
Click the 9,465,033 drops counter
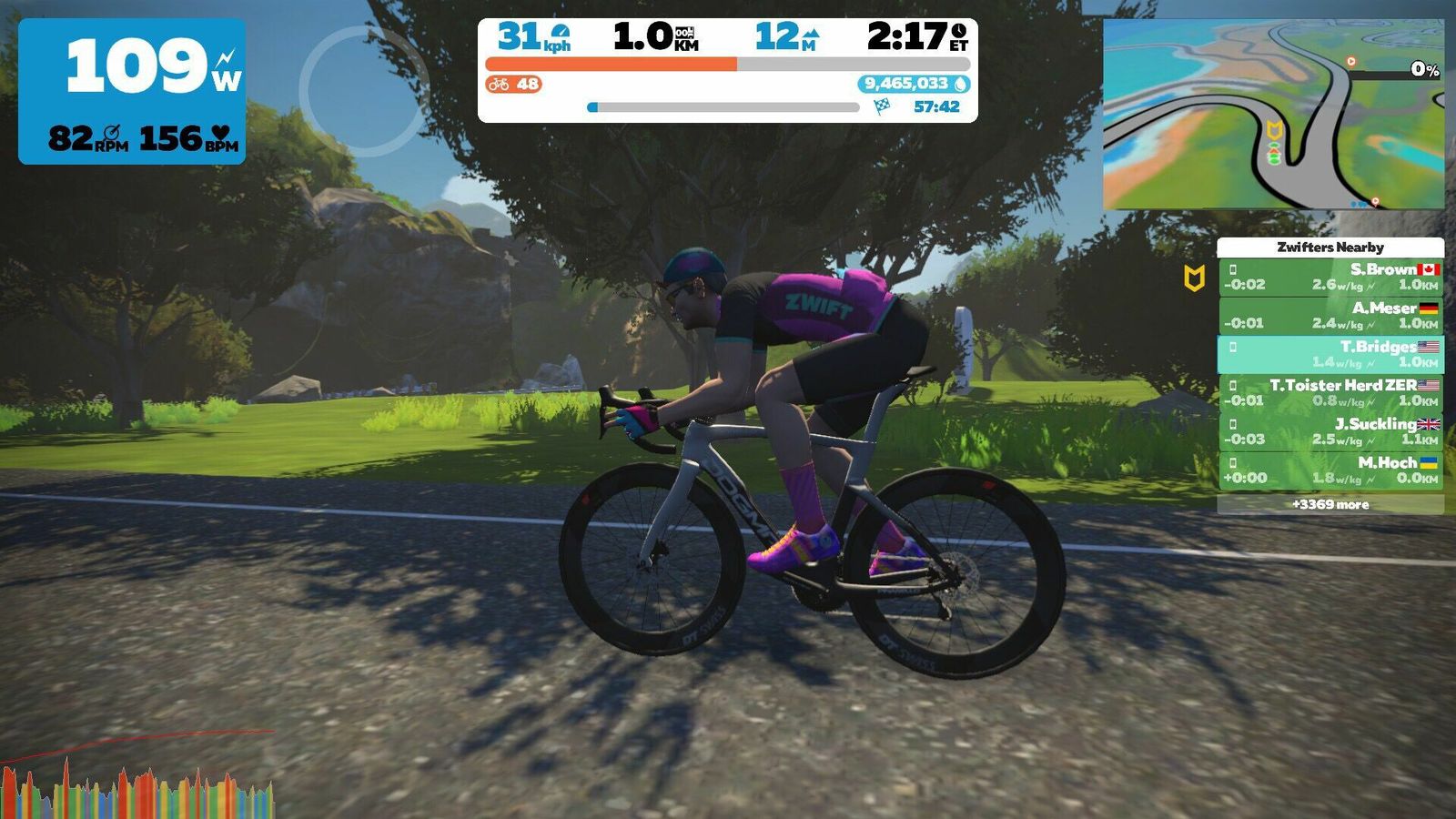click(914, 84)
